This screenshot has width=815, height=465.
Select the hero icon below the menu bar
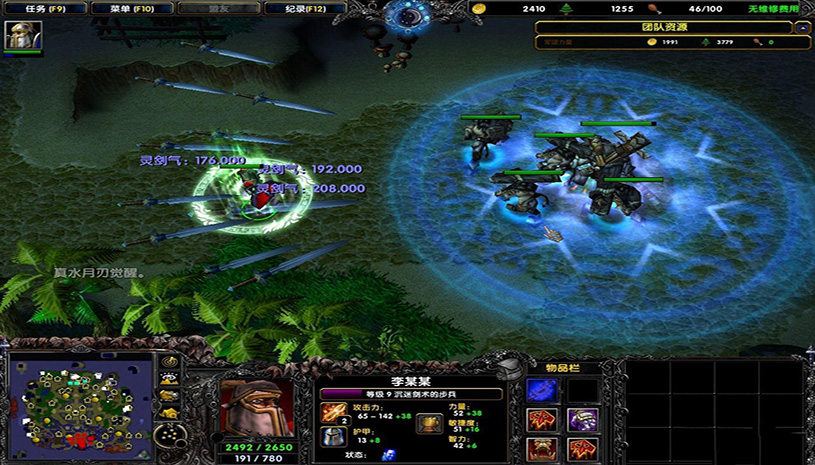point(18,36)
